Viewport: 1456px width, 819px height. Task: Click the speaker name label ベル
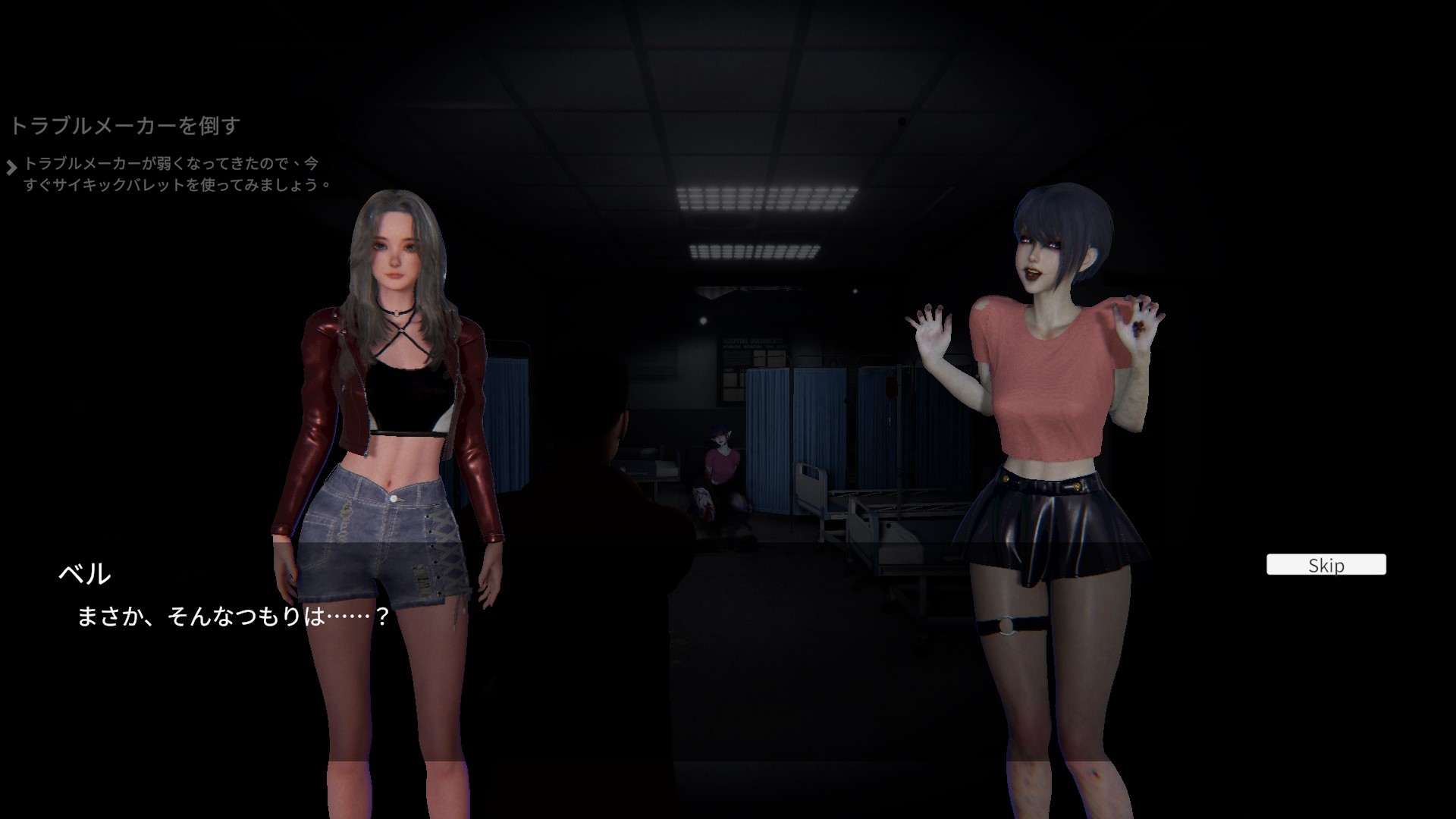(86, 575)
